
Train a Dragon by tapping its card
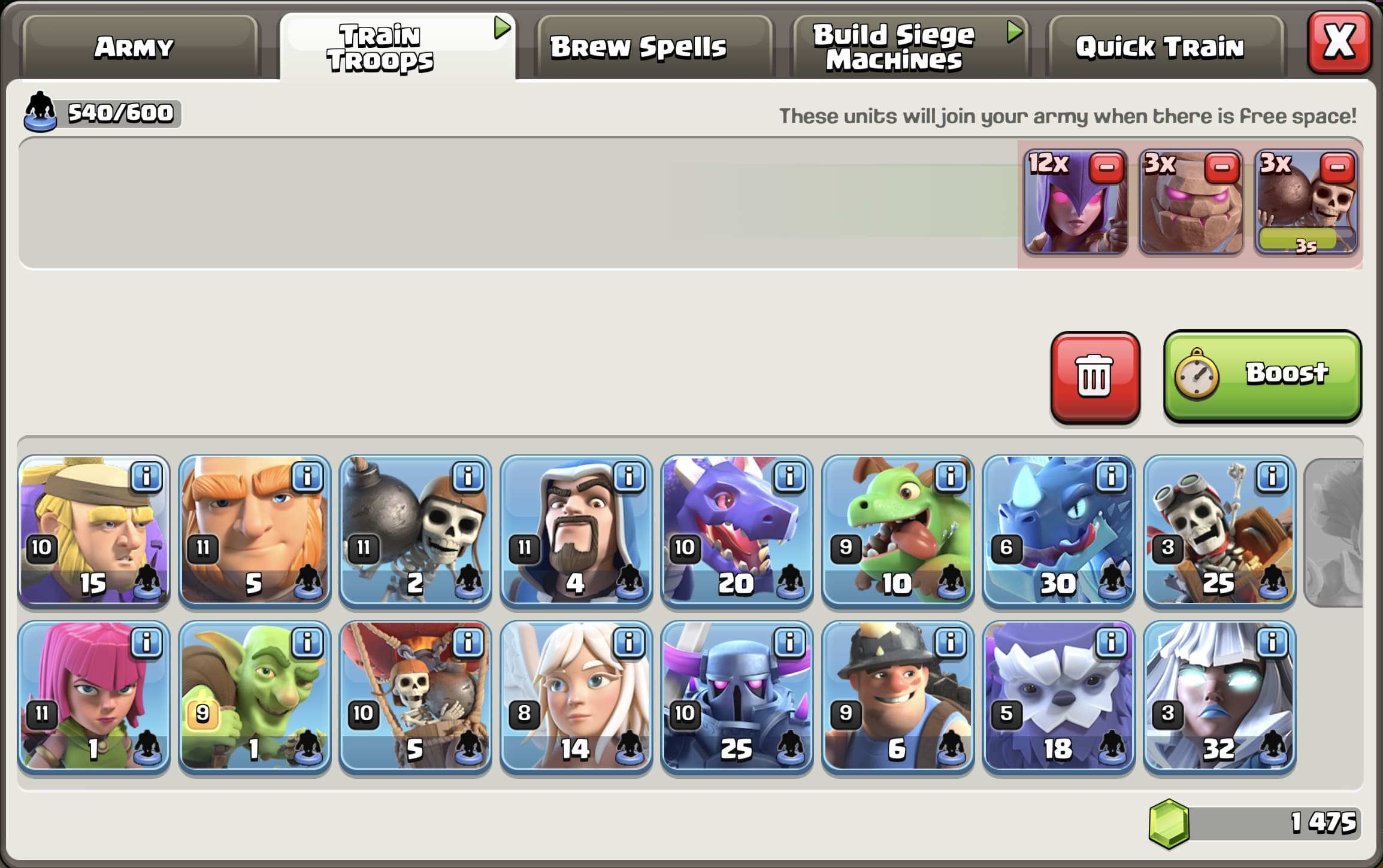tap(737, 539)
